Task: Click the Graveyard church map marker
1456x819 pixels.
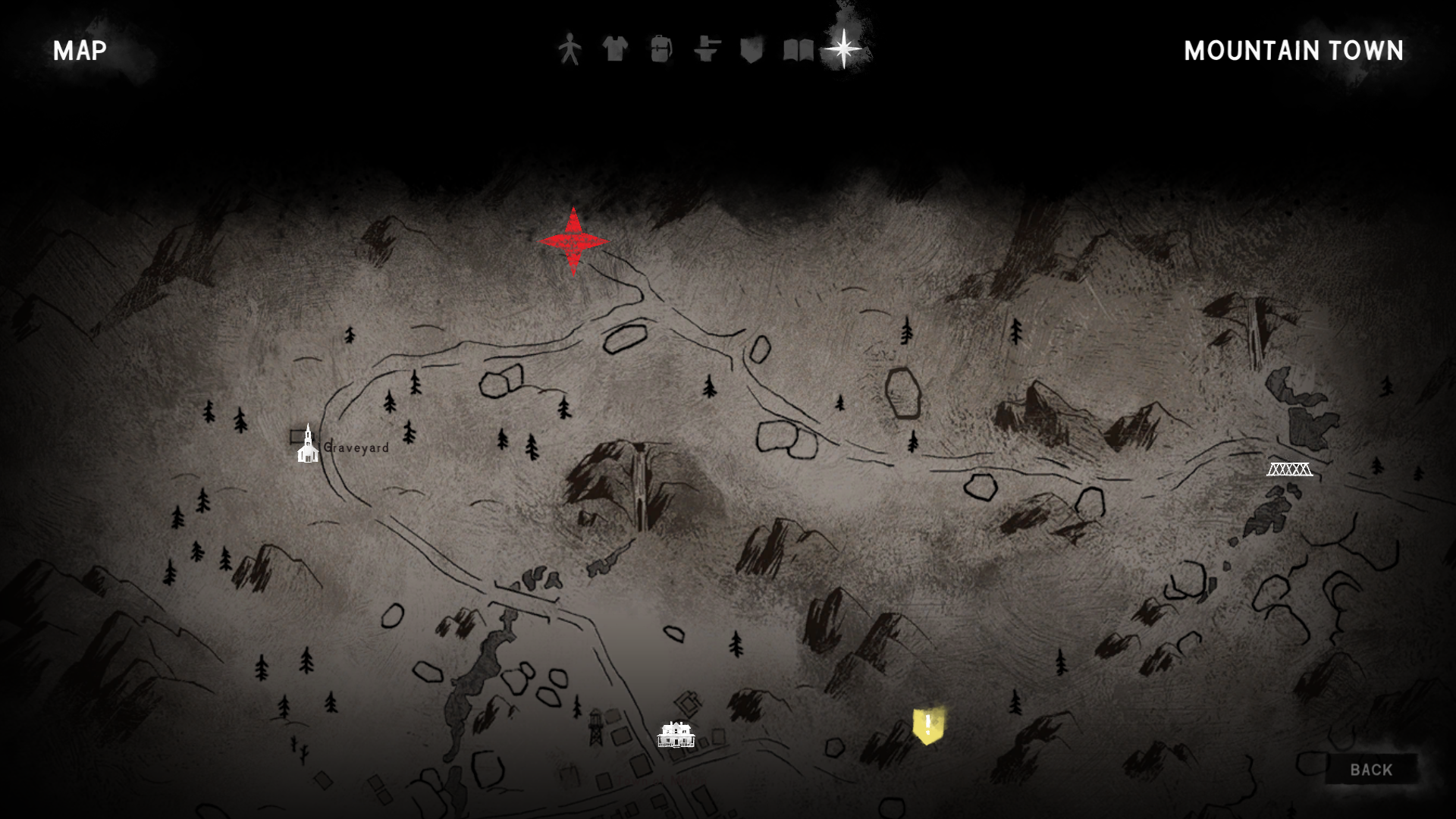Action: 308,445
